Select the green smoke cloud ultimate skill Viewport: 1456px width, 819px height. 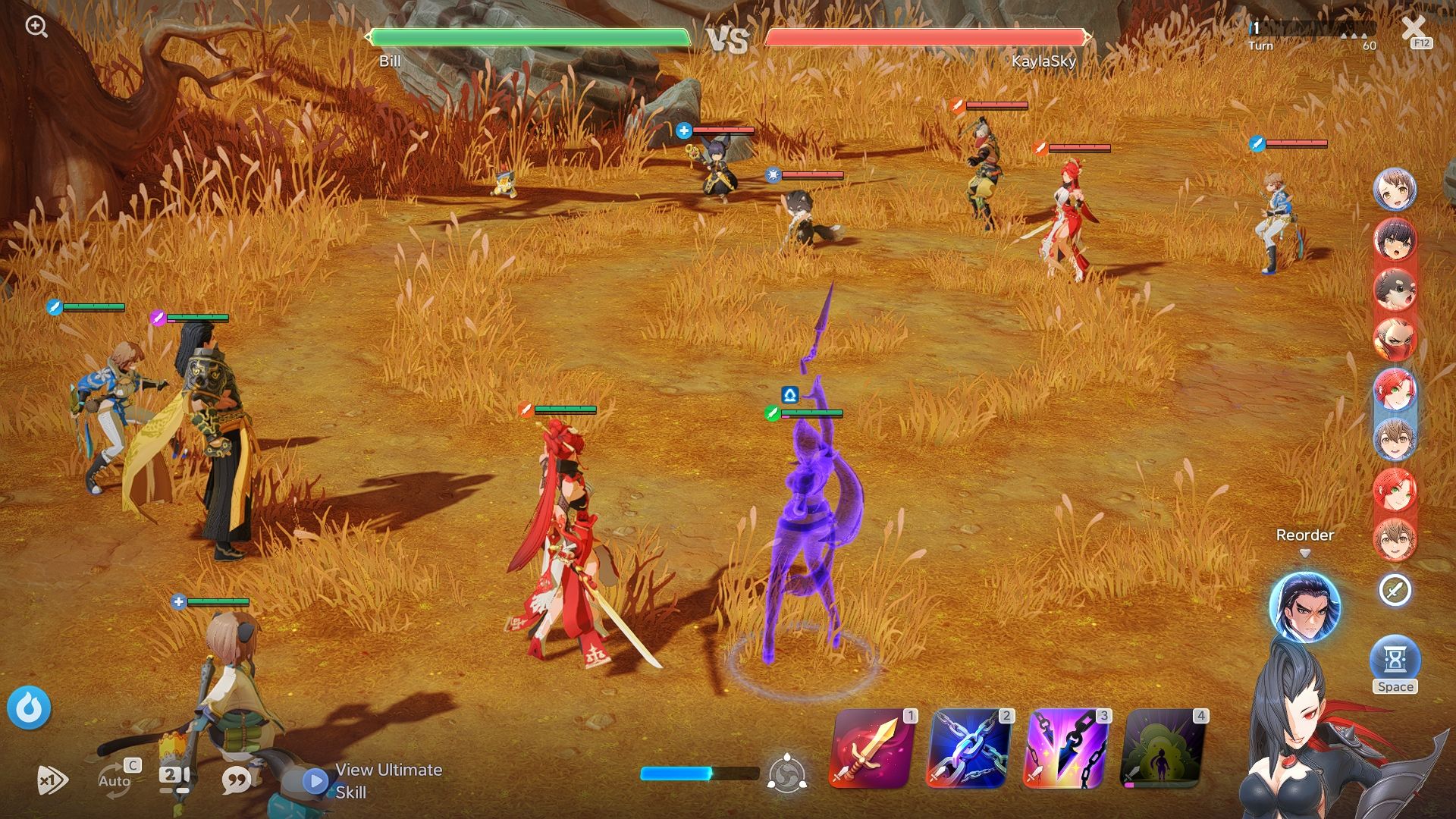coord(1163,750)
